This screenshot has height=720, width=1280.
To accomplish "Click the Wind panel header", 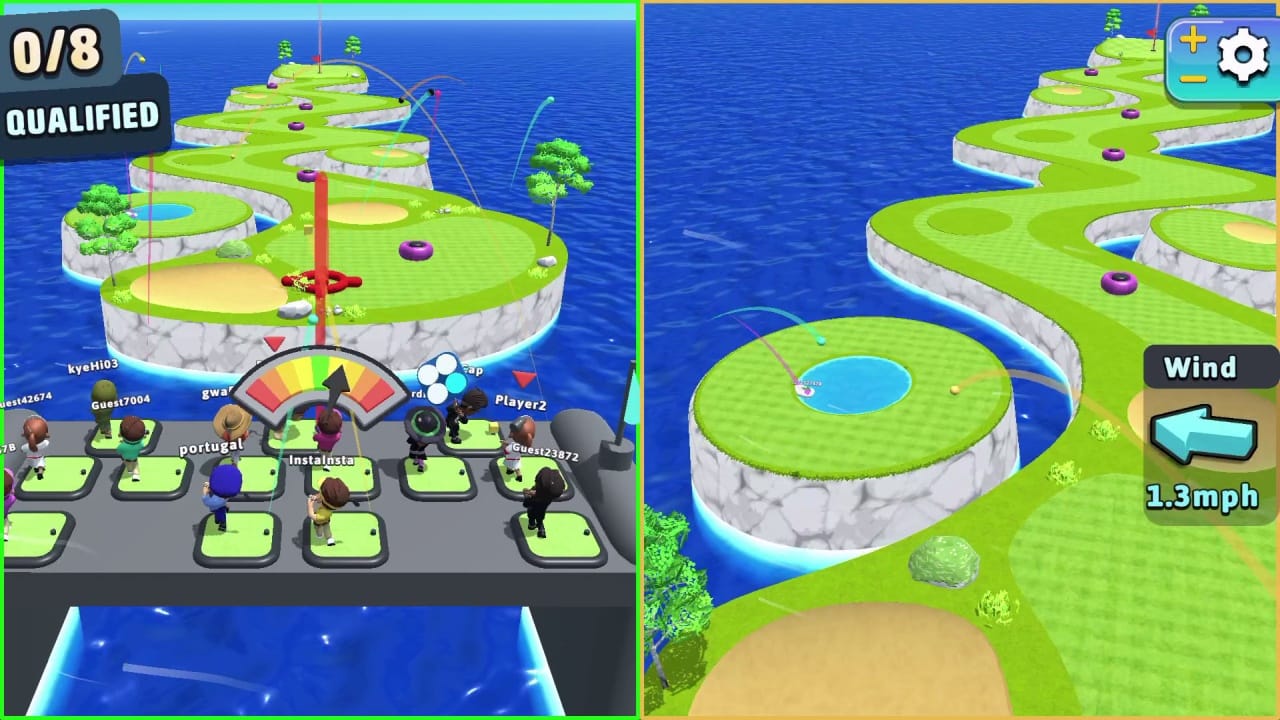I will coord(1208,368).
